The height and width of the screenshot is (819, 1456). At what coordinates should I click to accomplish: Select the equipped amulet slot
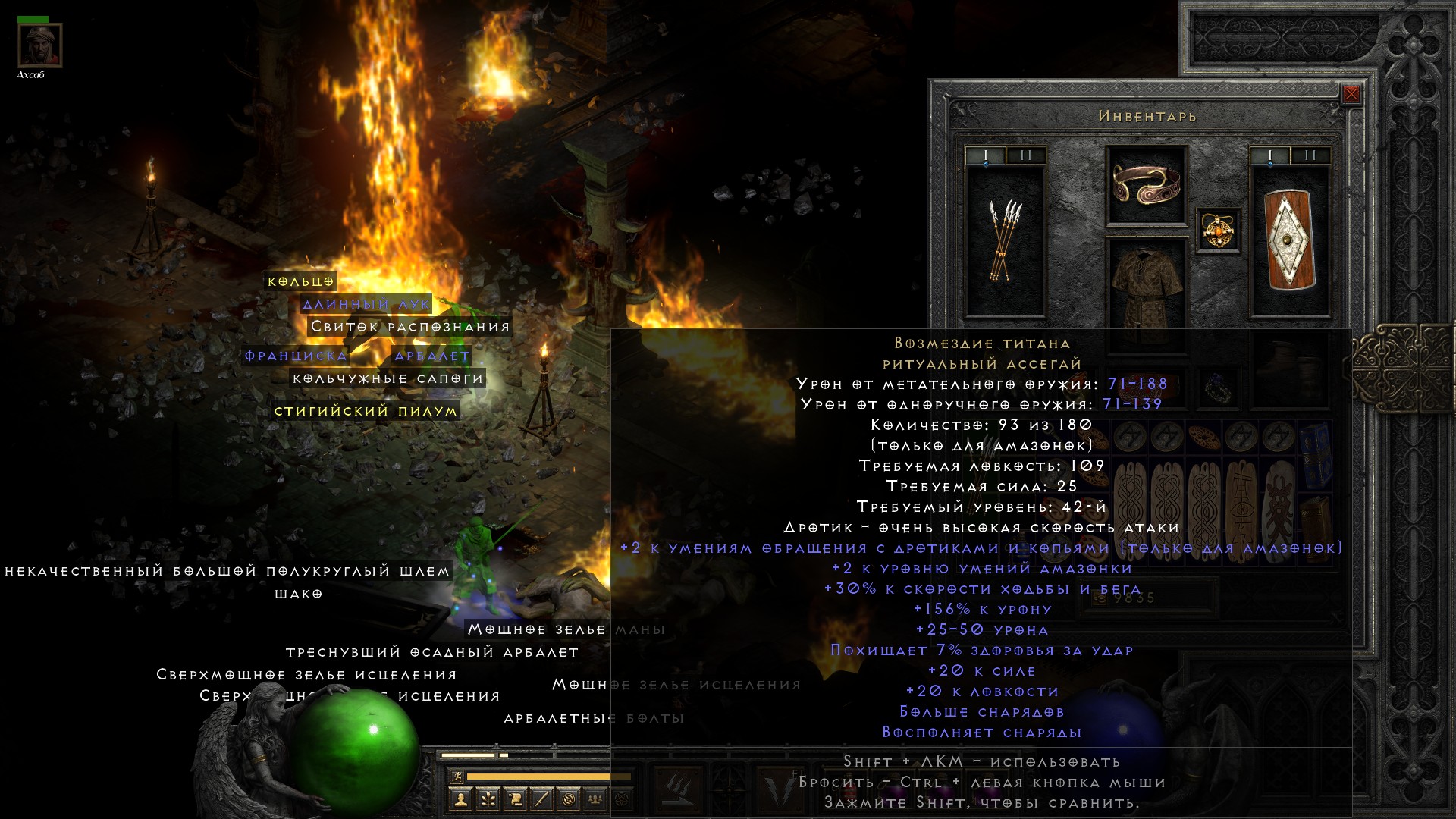pyautogui.click(x=1218, y=229)
